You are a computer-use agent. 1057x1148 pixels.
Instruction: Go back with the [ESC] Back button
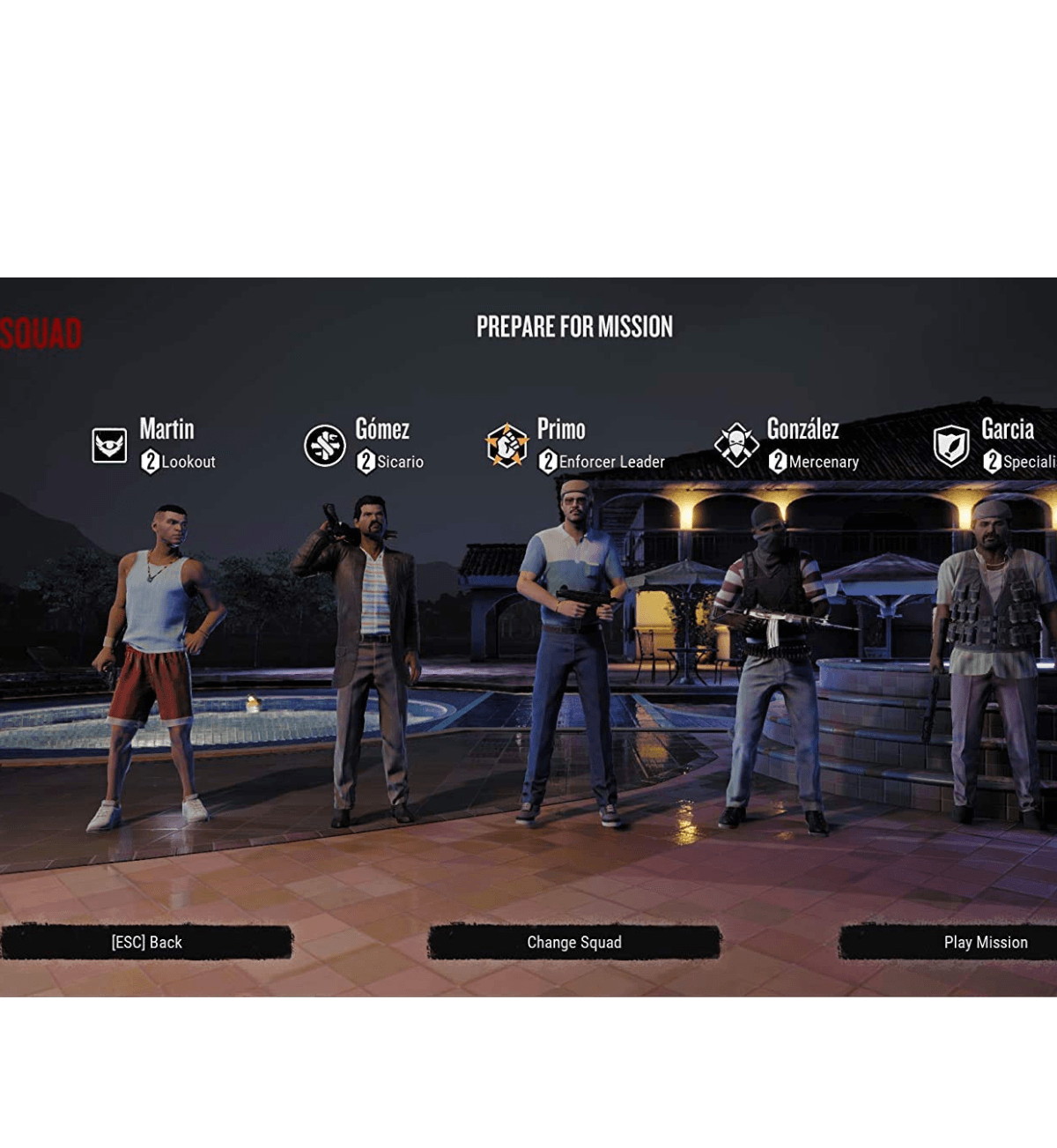pos(146,942)
